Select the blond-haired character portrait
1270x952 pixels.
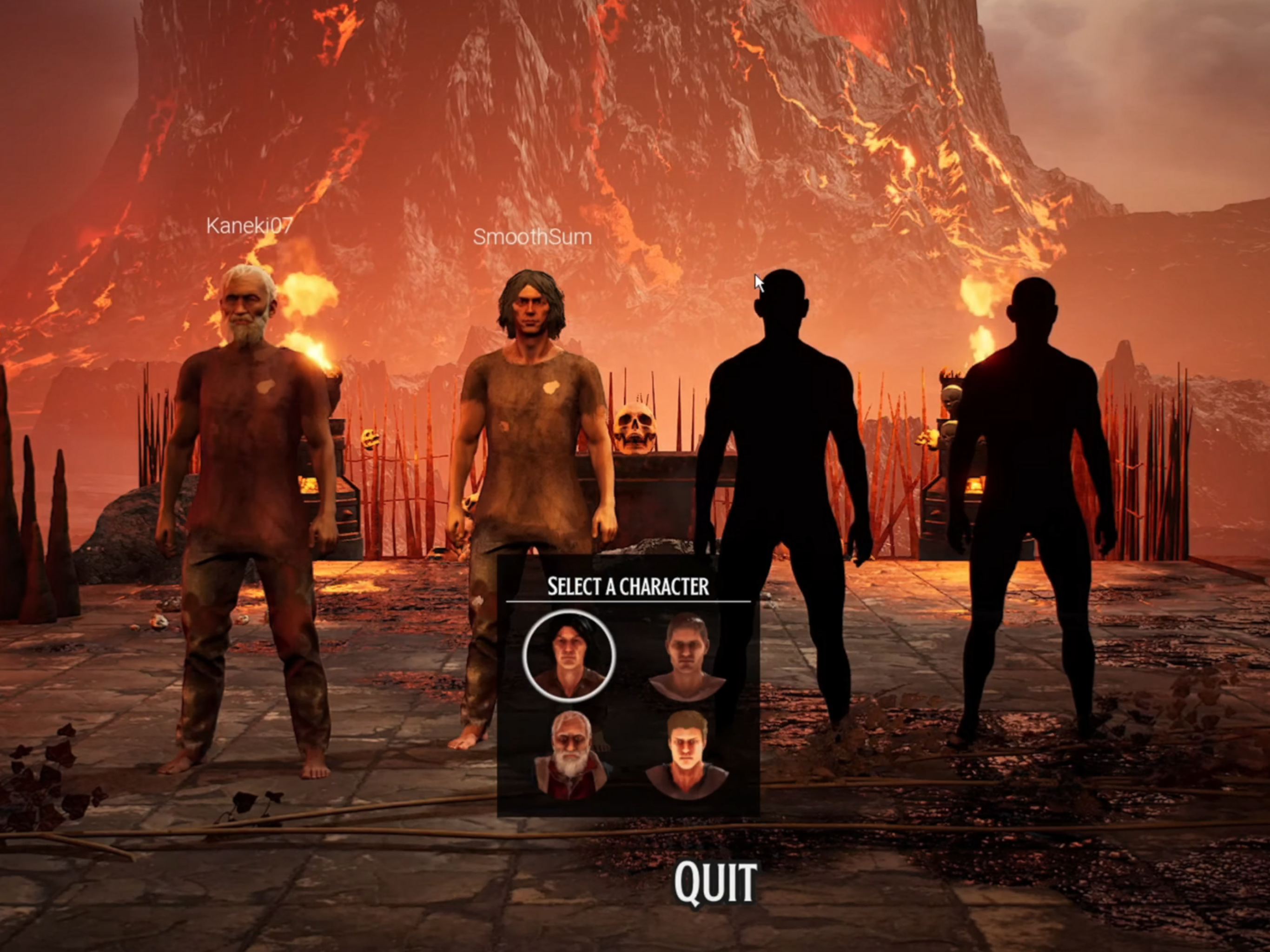coord(687,754)
